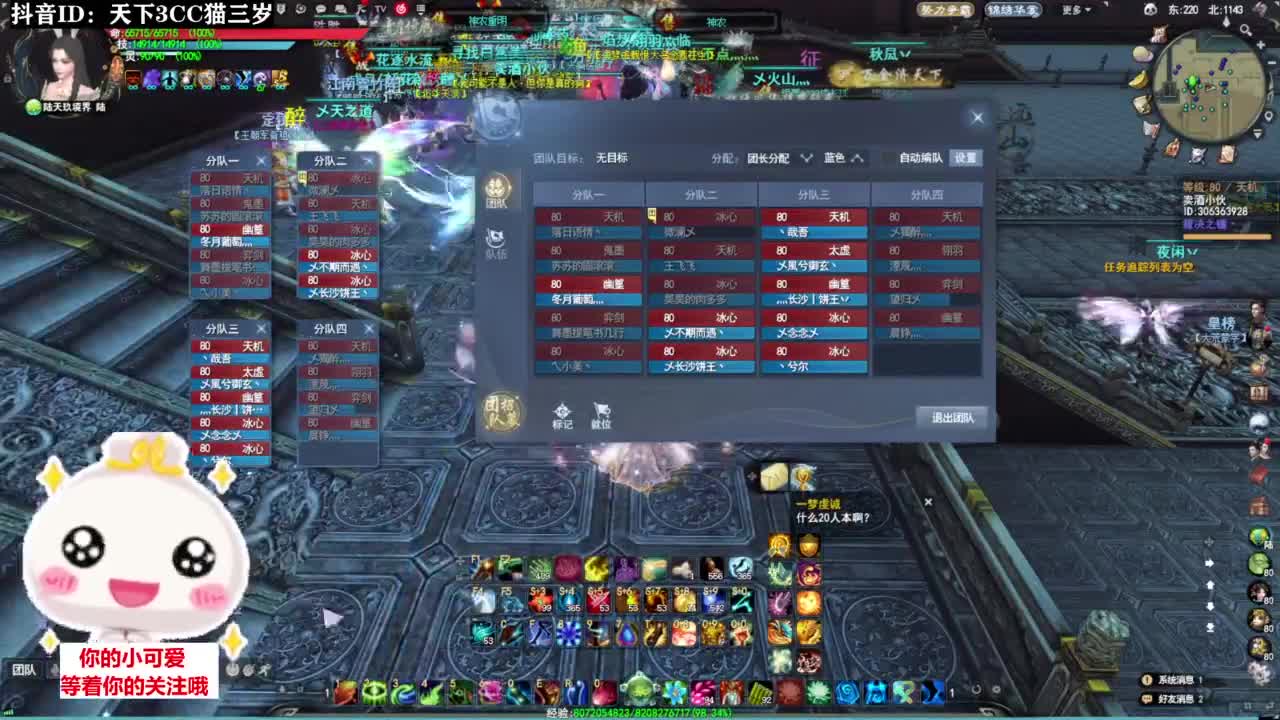Click the magnifier search icon above the minimap
The image size is (1280, 720).
click(x=1245, y=30)
